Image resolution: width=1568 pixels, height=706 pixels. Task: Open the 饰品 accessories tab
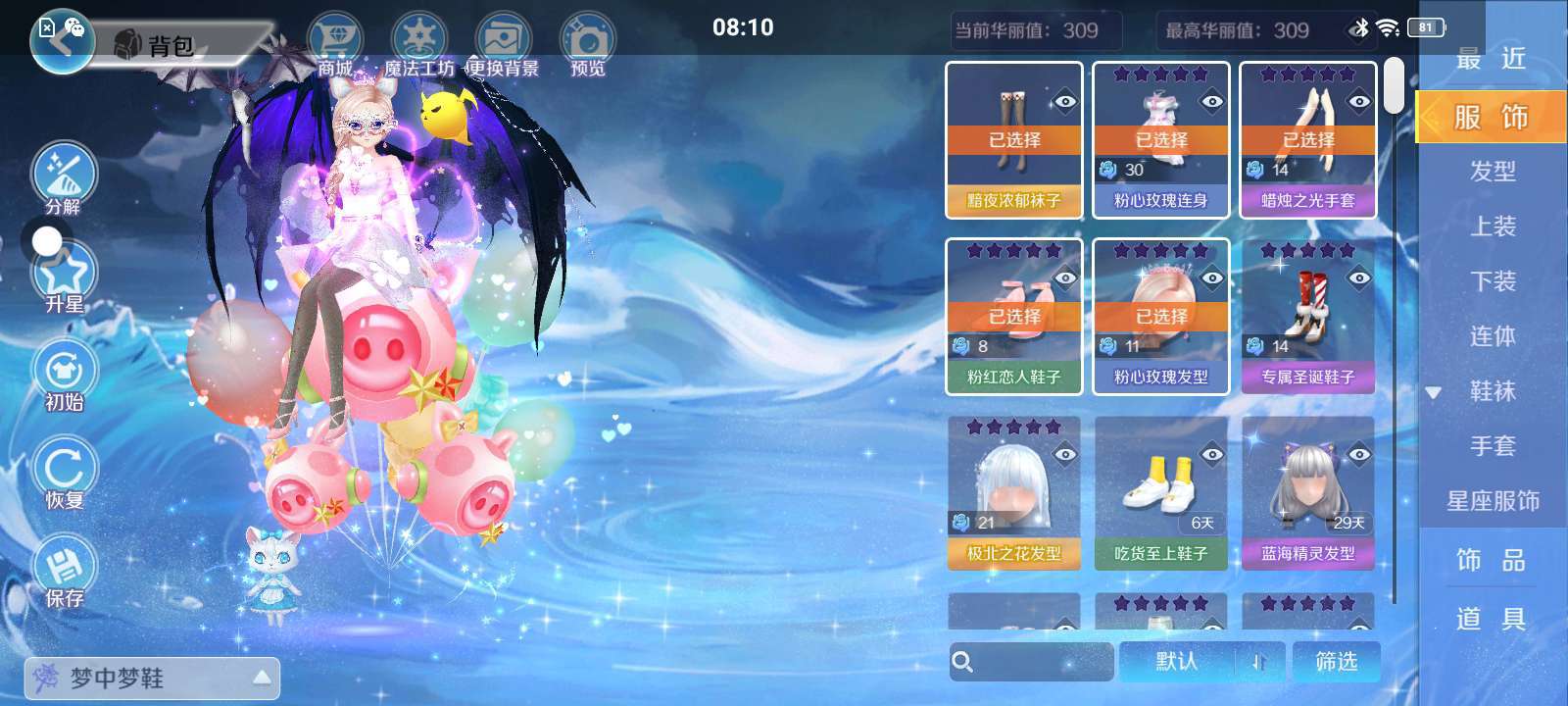coord(1492,561)
